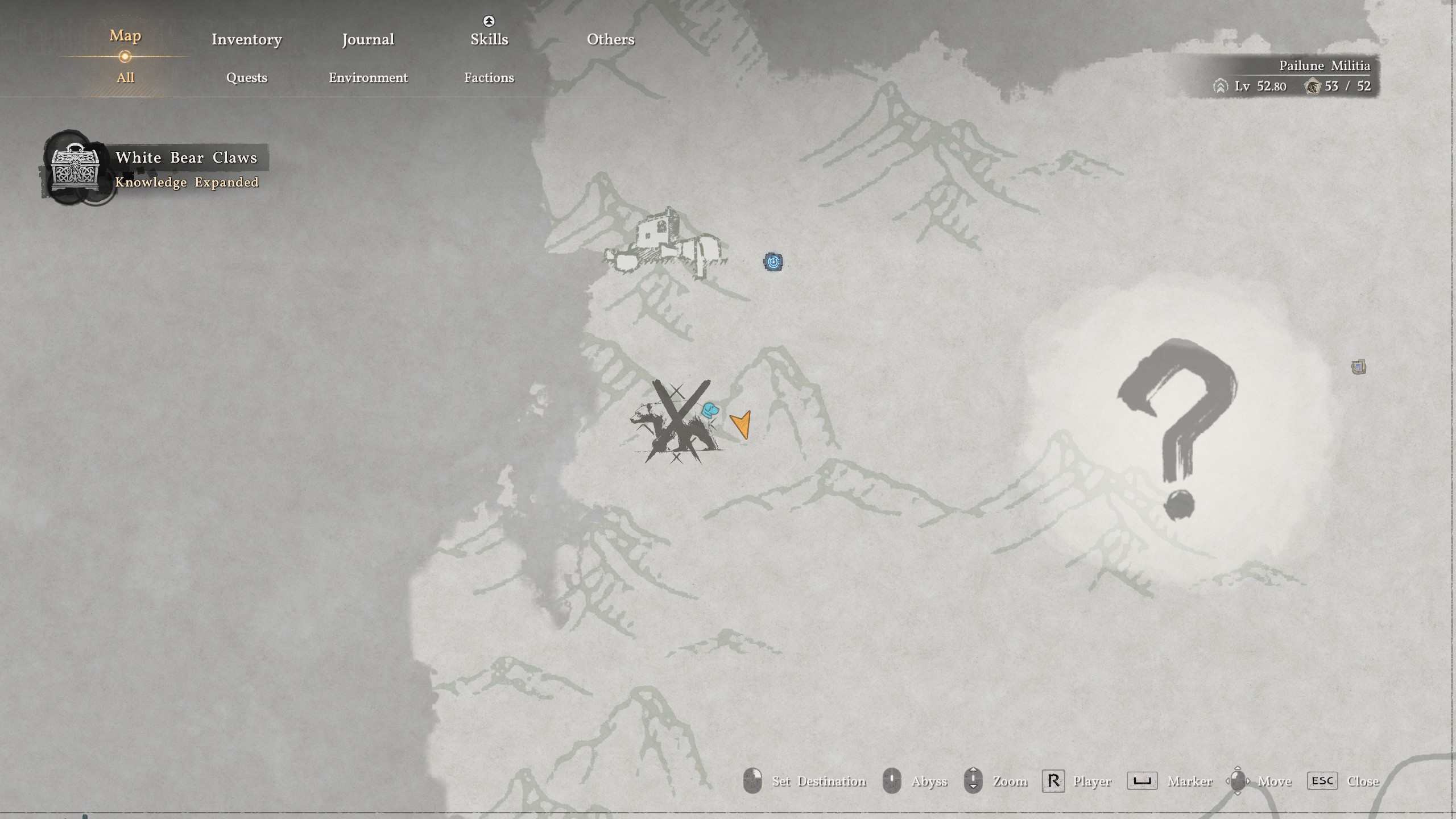Screen dimensions: 1456x819
Task: Select the blue fast travel point near the ruins
Action: 775,261
